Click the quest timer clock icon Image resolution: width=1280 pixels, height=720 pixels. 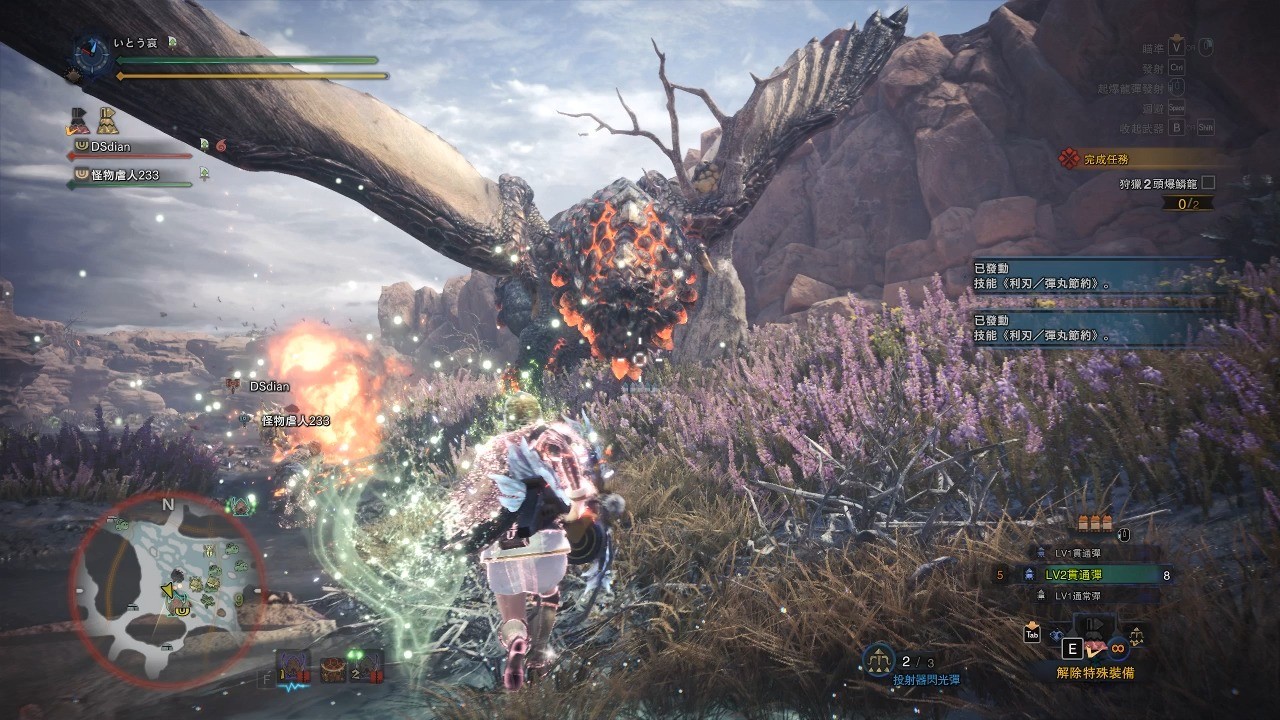91,53
